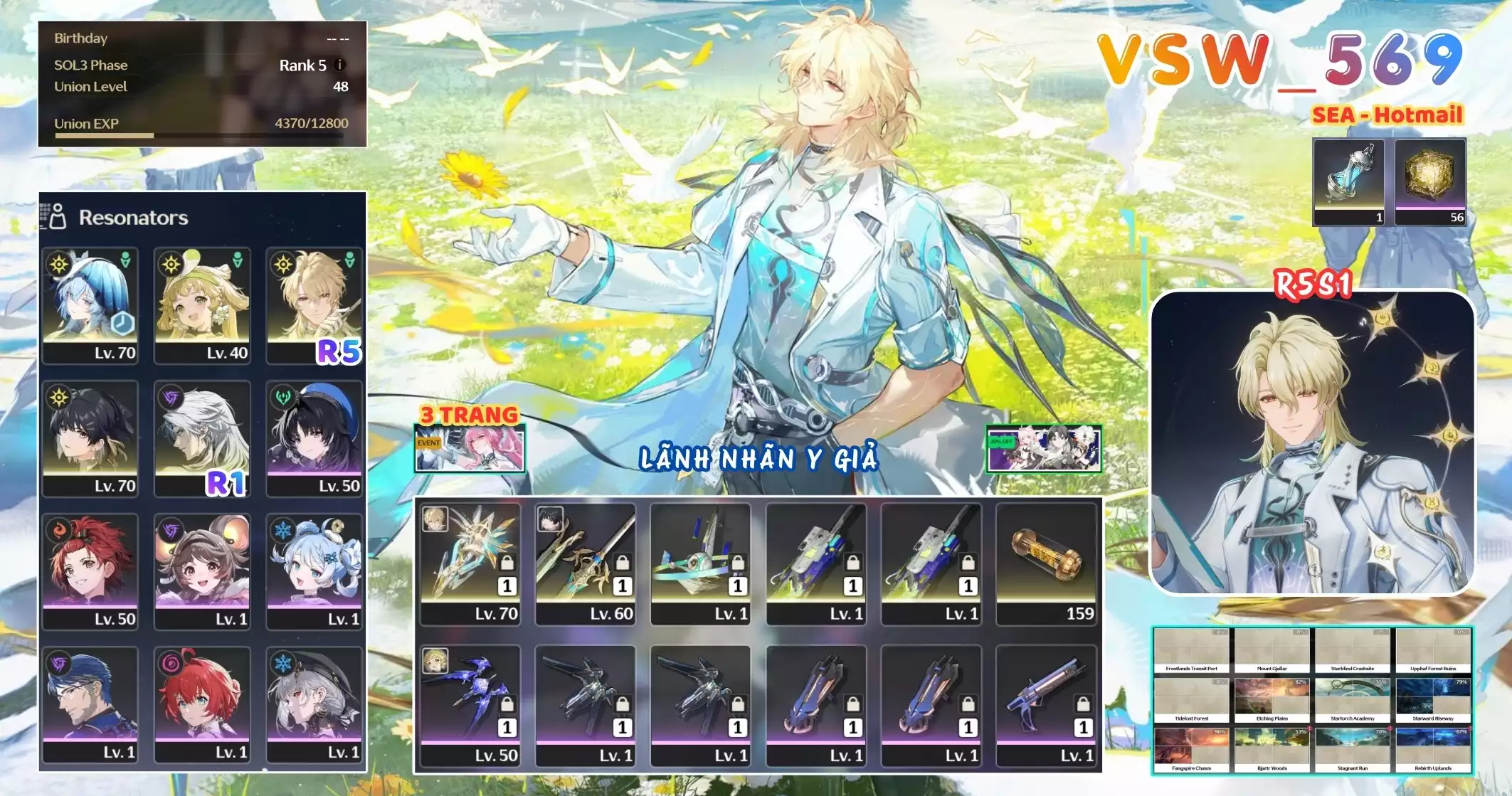Click the info icon beside Rank 5

click(x=340, y=65)
